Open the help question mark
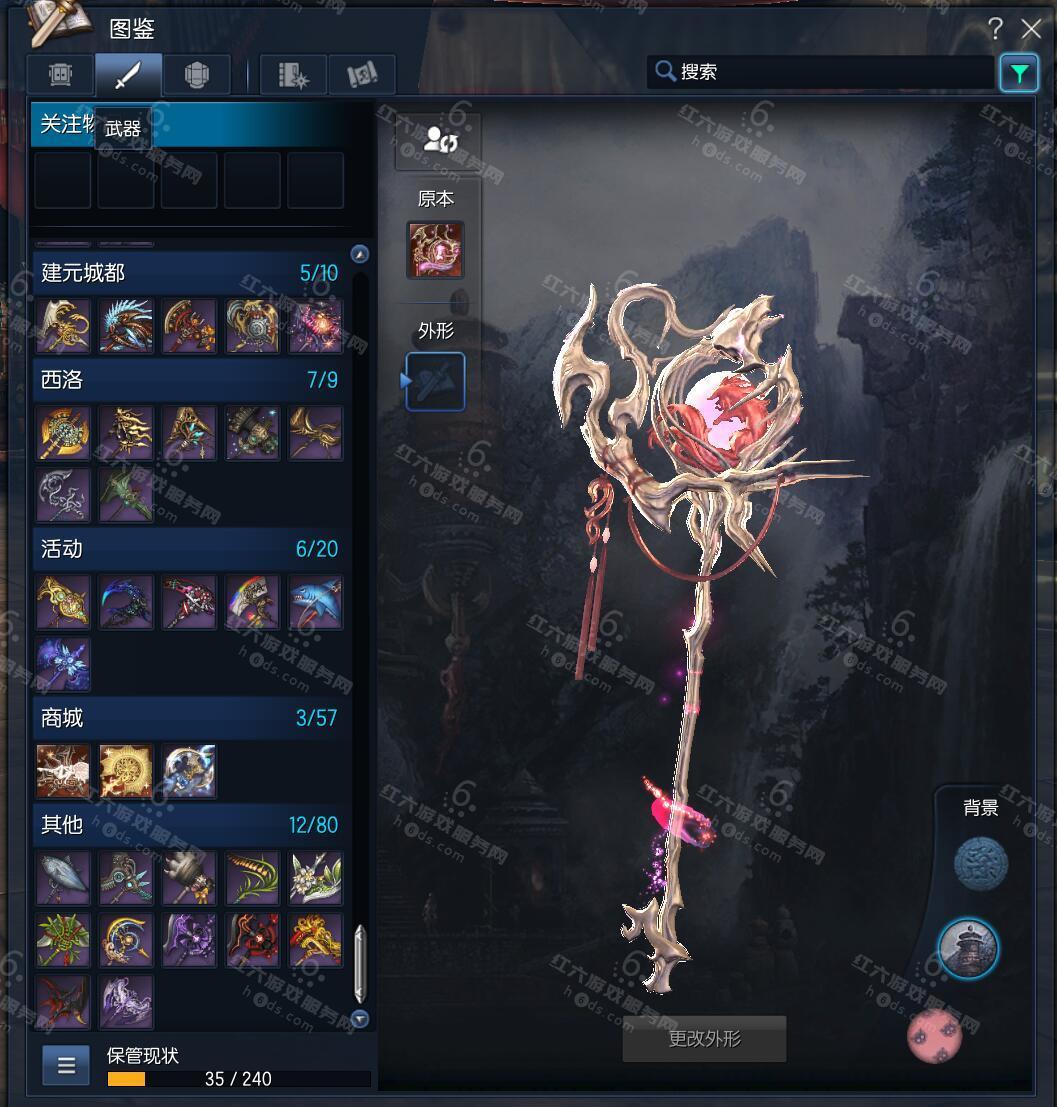The height and width of the screenshot is (1107, 1057). [x=995, y=29]
